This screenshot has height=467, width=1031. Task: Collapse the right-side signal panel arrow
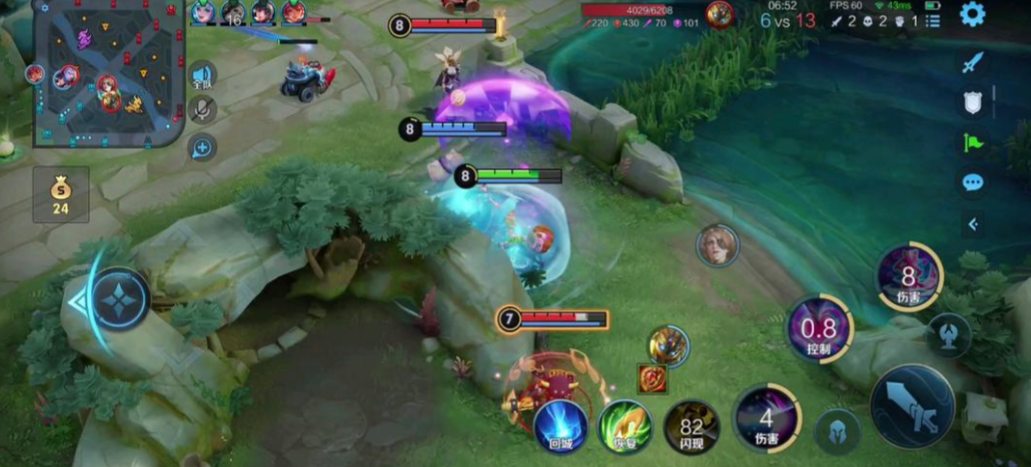(x=972, y=224)
